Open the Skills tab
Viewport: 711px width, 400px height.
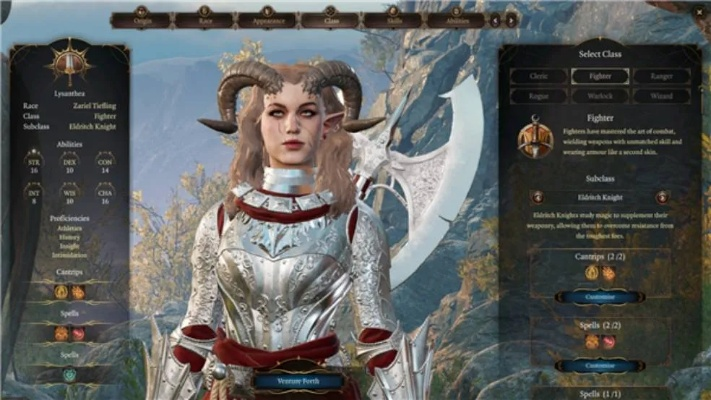(x=391, y=19)
